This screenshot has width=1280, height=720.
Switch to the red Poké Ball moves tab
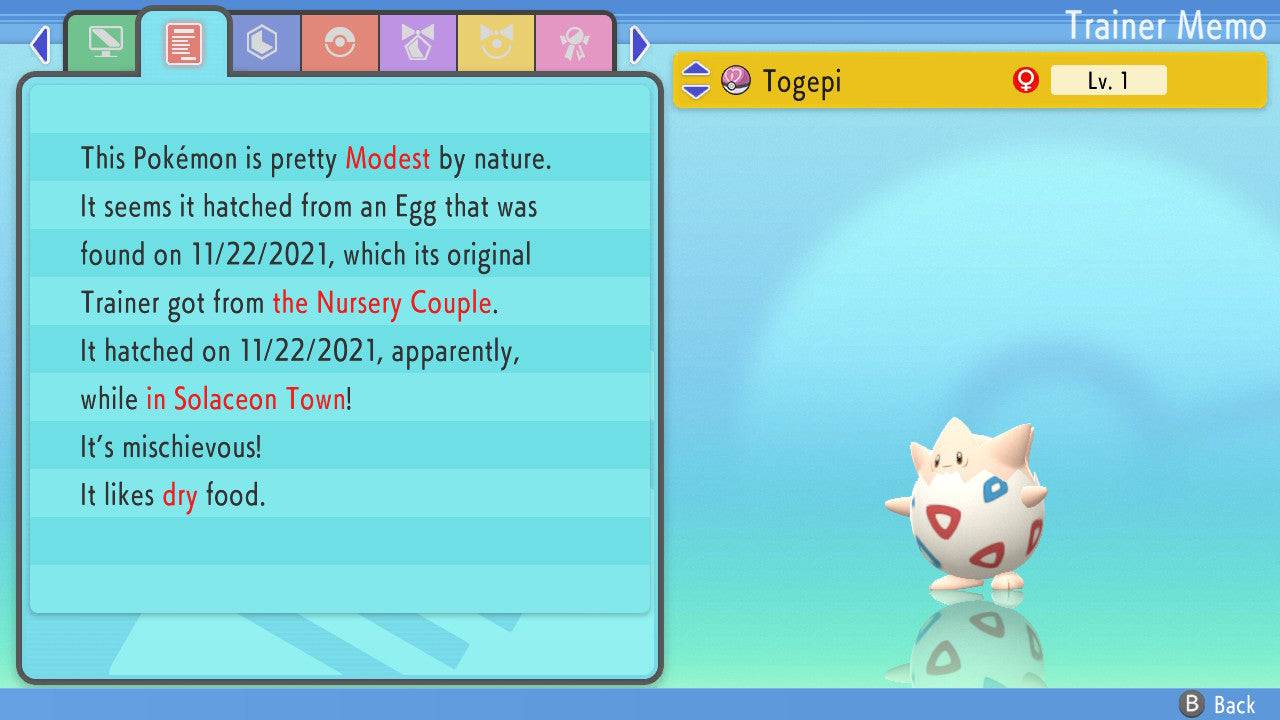click(x=340, y=43)
